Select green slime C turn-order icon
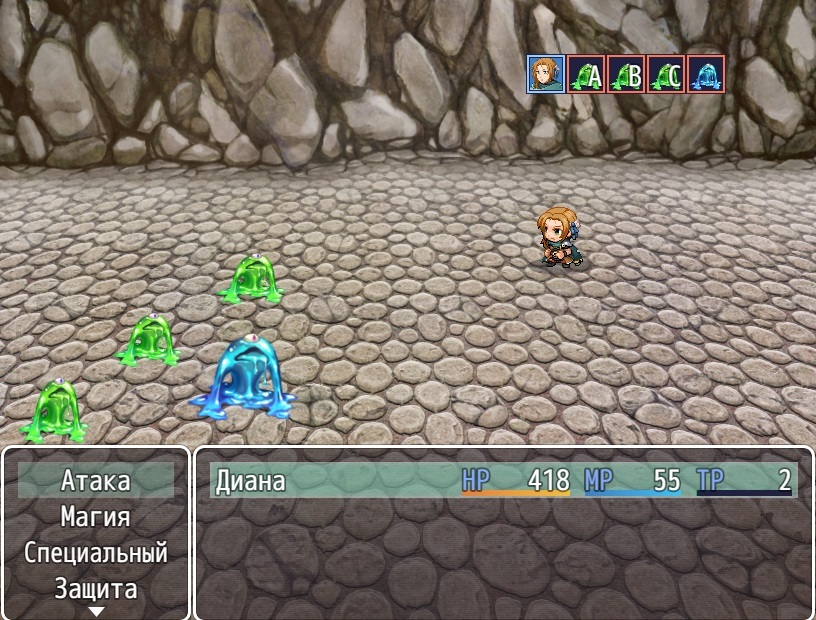The width and height of the screenshot is (816, 620). [666, 74]
